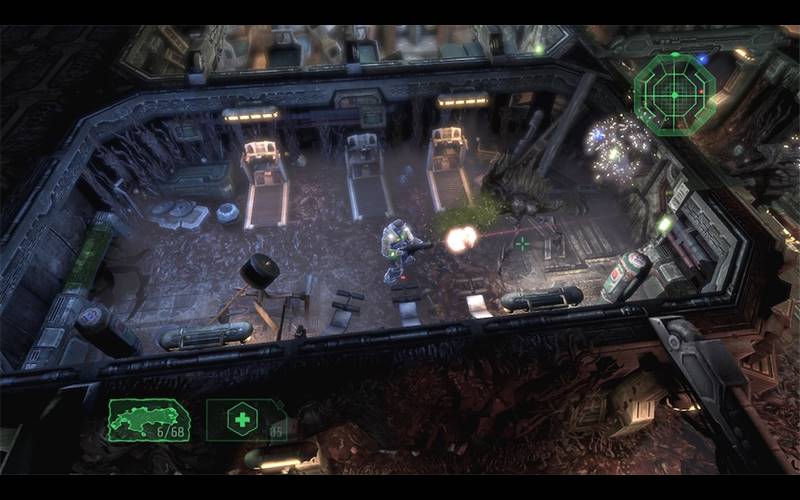This screenshot has width=800, height=500.
Task: Open the octagonal radar minimap
Action: pos(674,94)
